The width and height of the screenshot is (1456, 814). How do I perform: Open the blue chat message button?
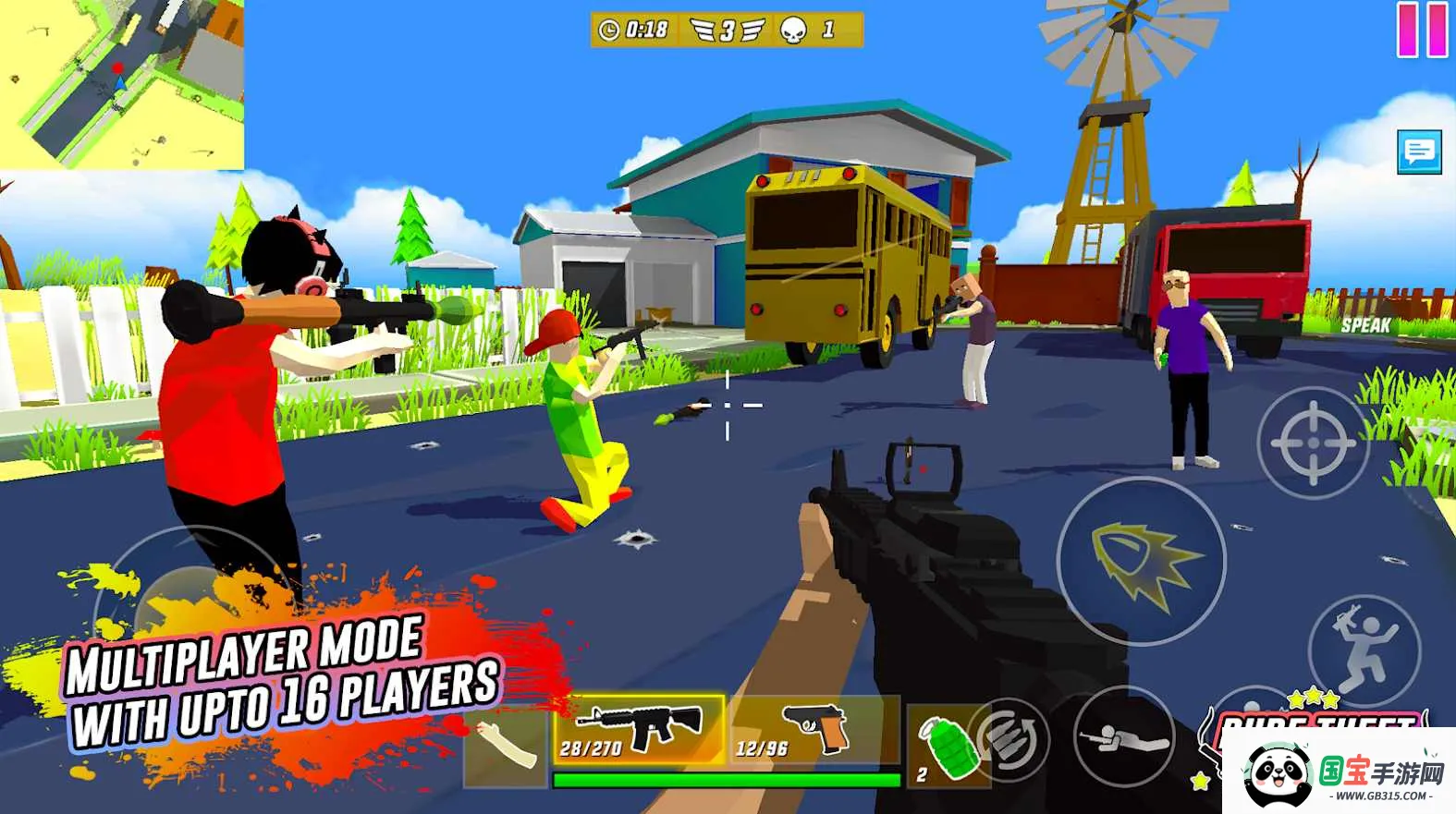[1419, 151]
